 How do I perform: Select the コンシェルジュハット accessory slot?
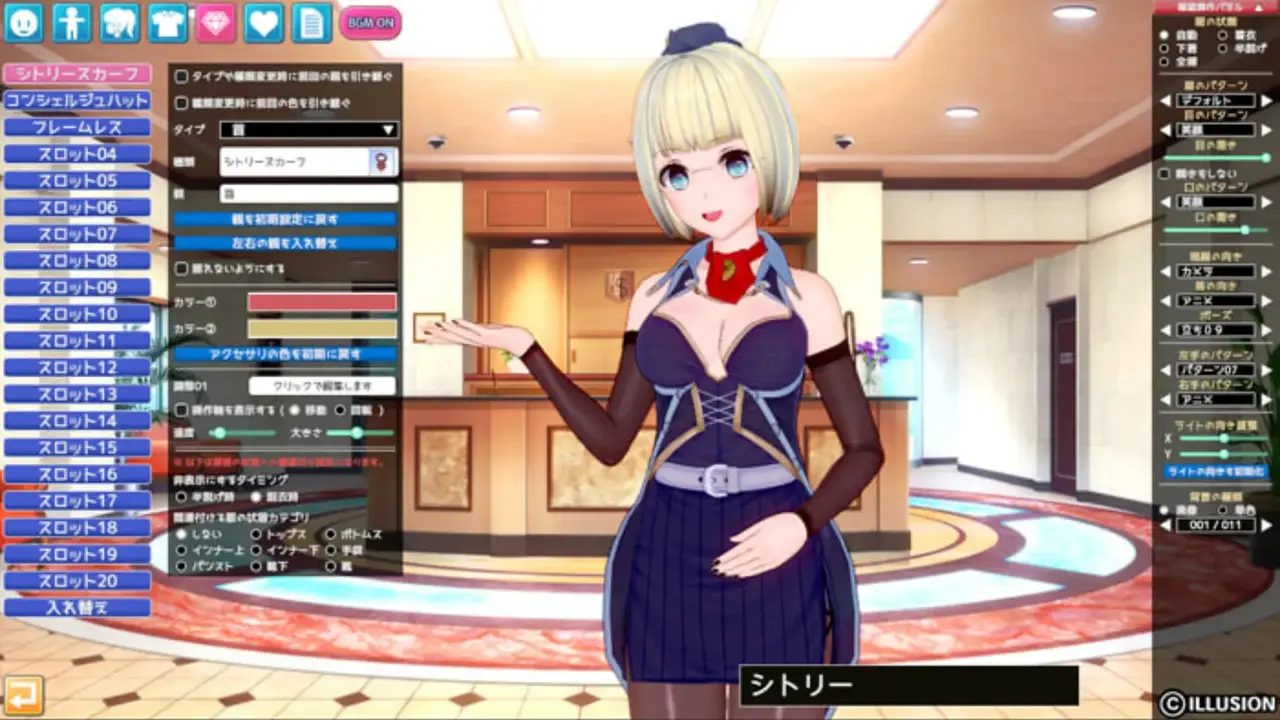(77, 101)
